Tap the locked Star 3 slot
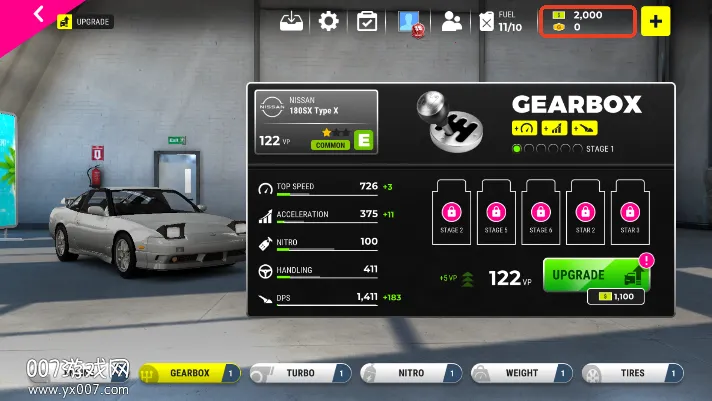This screenshot has height=401, width=712. (629, 212)
